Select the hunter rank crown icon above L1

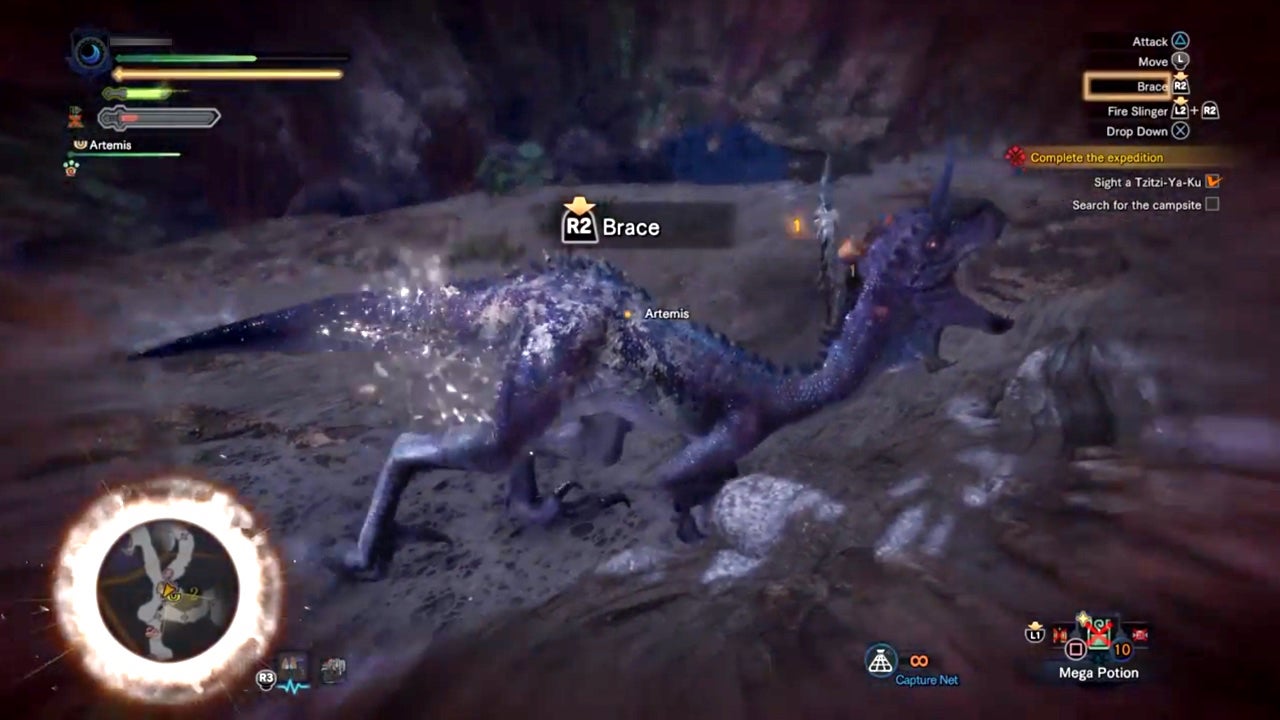1035,624
